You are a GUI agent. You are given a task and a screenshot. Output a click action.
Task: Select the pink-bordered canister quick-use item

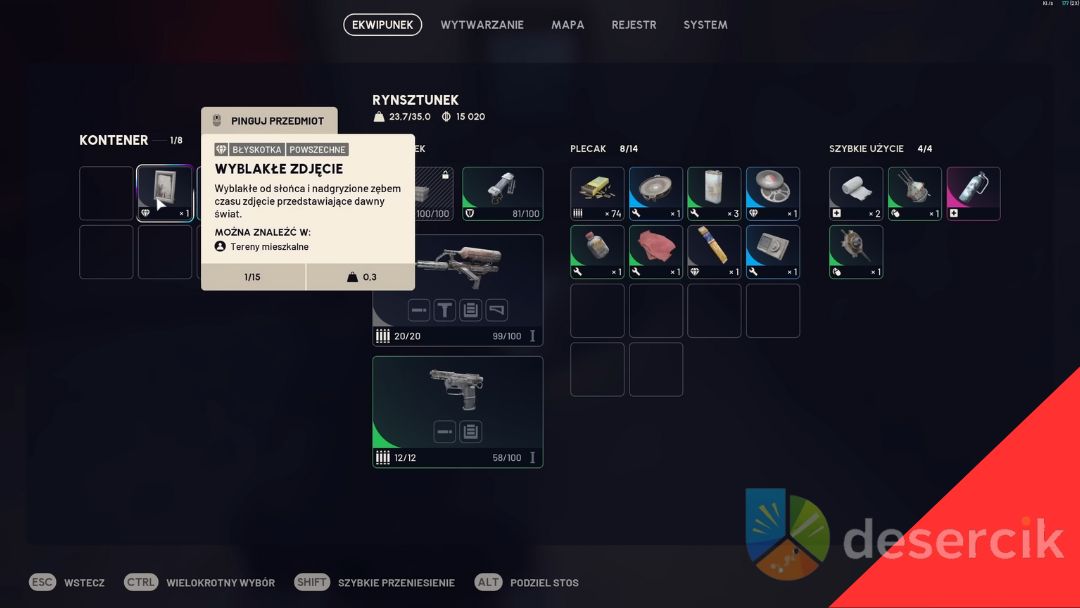[x=973, y=193]
